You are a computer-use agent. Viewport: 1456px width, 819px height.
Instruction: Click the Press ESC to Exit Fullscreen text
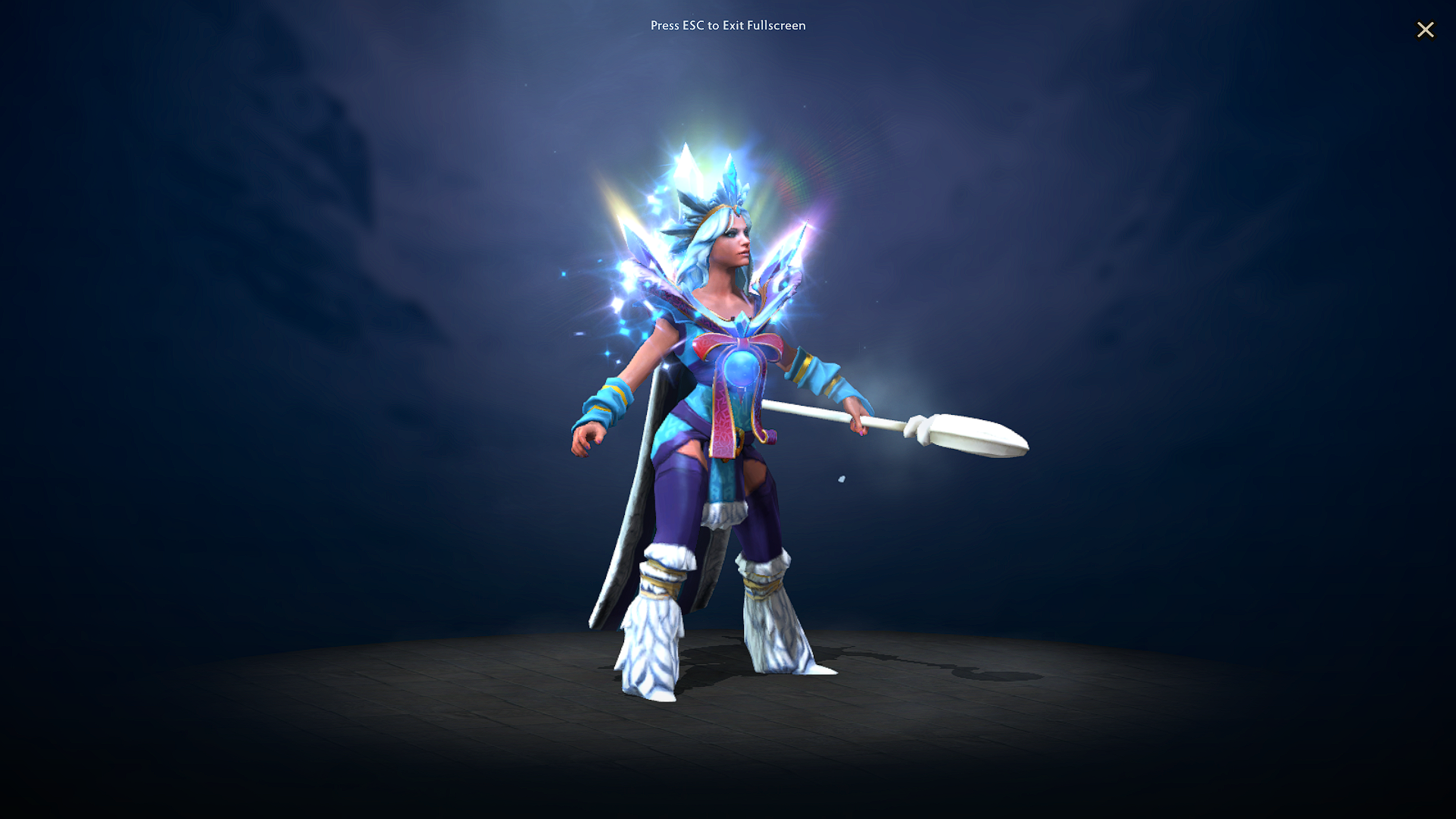pos(728,25)
